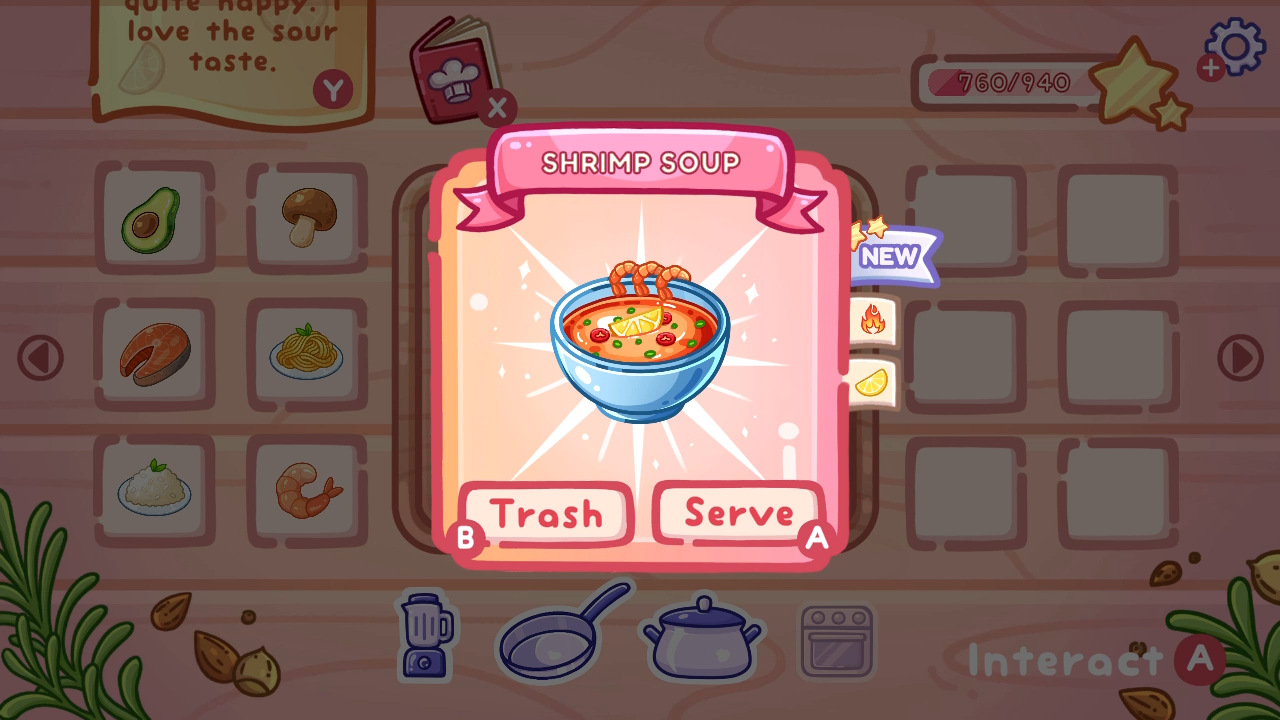Trash the Shrimp Soup

(548, 514)
